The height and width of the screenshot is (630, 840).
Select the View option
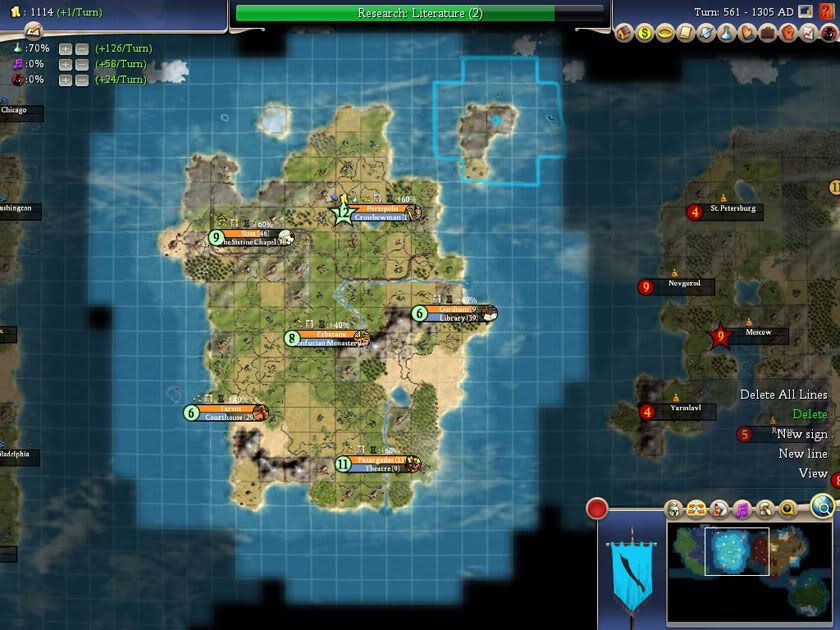[x=813, y=473]
